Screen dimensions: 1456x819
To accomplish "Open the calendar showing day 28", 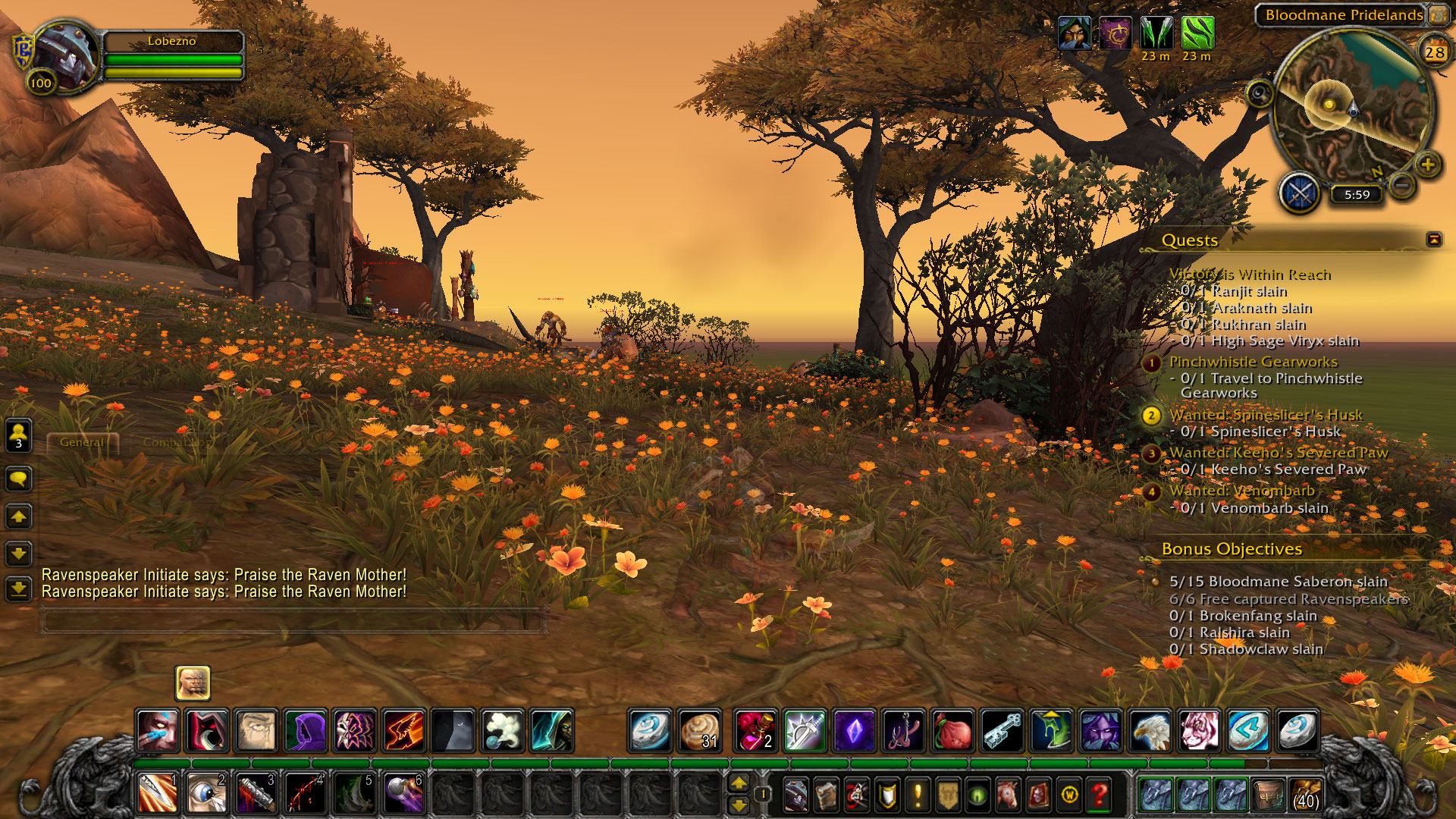I will pos(1434,52).
